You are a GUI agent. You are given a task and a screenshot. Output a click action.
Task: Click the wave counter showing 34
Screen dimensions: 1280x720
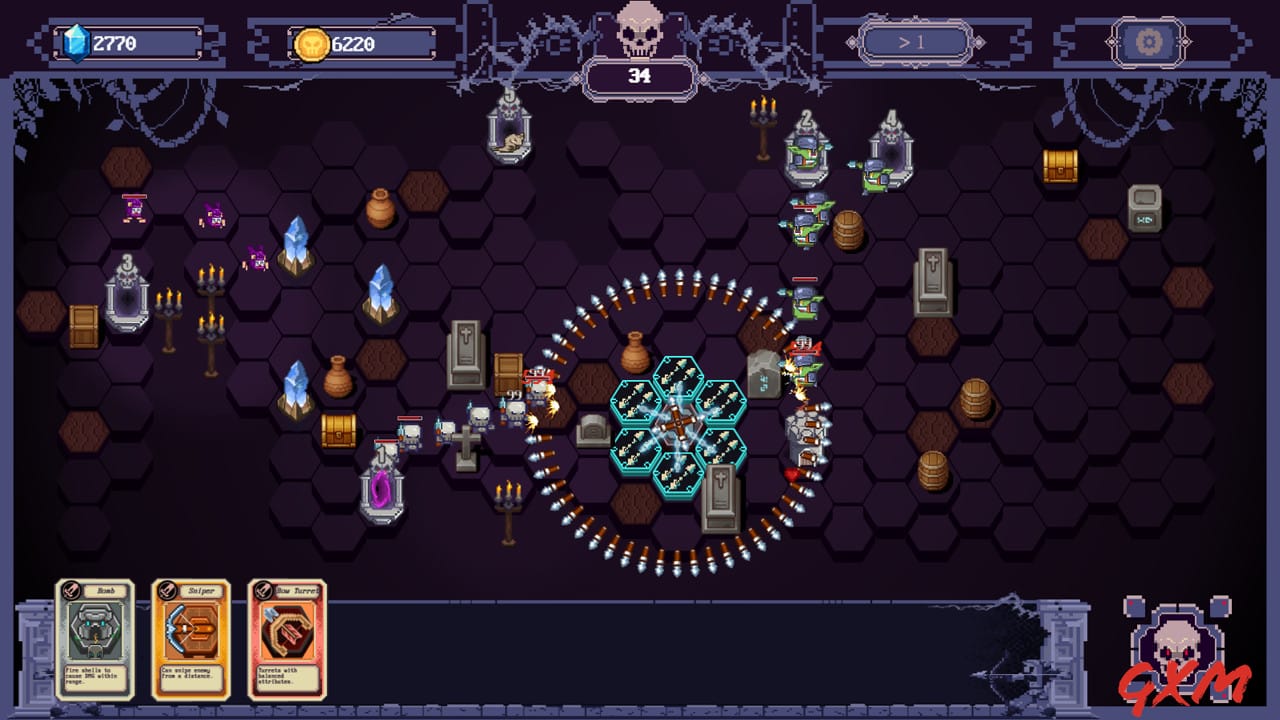(639, 74)
